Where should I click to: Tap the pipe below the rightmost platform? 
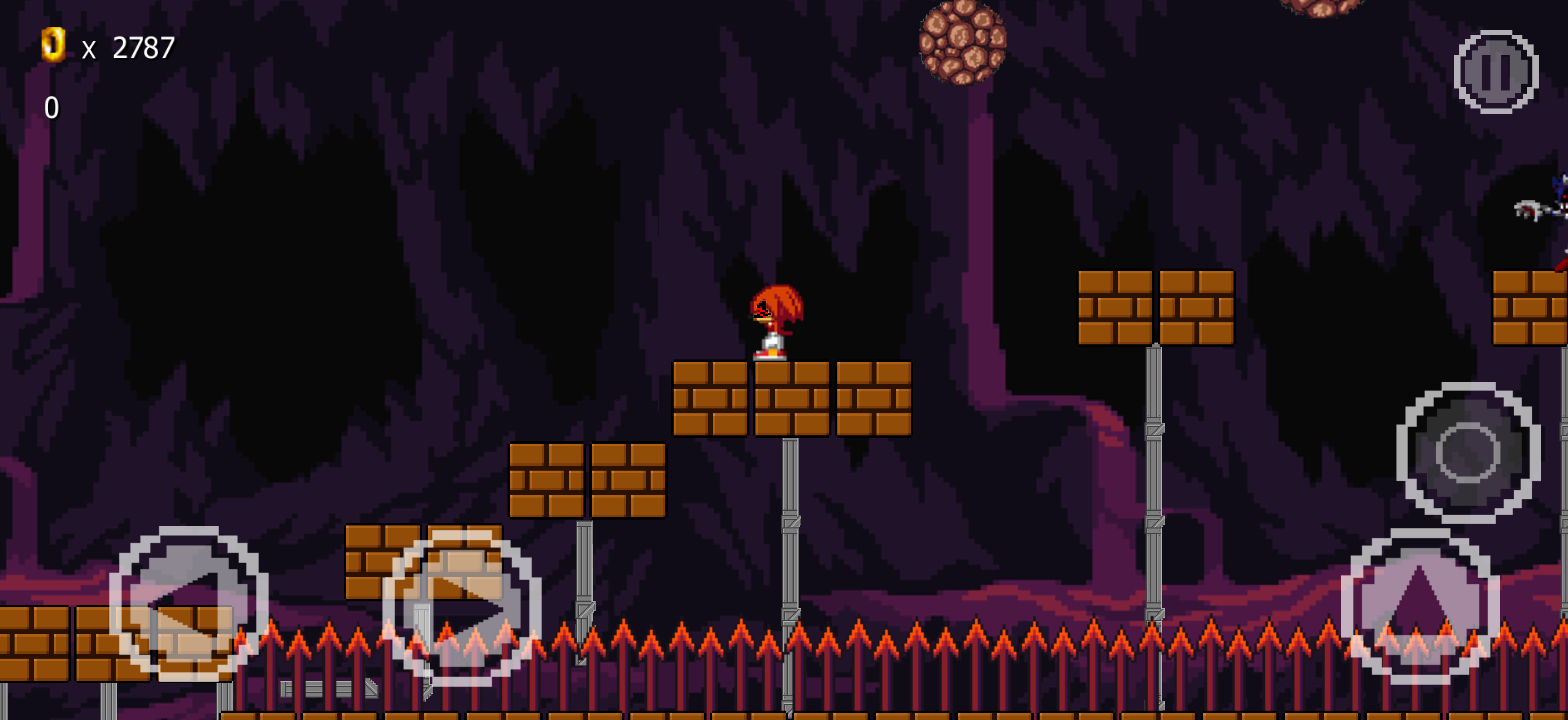click(1155, 480)
